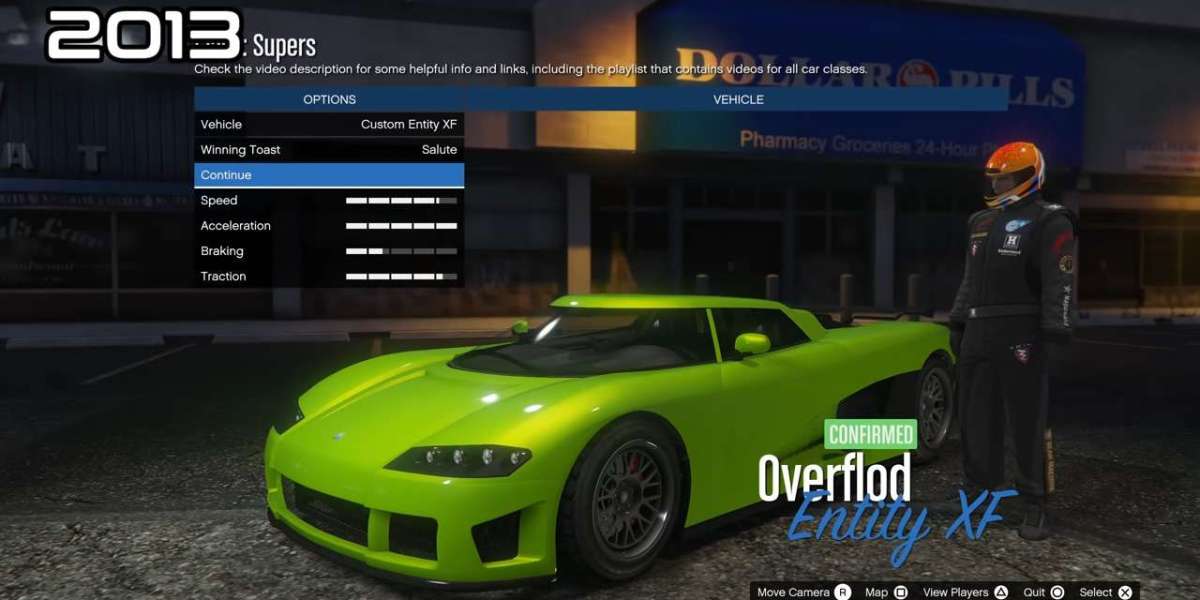
Task: Open the VEHICLE tab
Action: 738,99
